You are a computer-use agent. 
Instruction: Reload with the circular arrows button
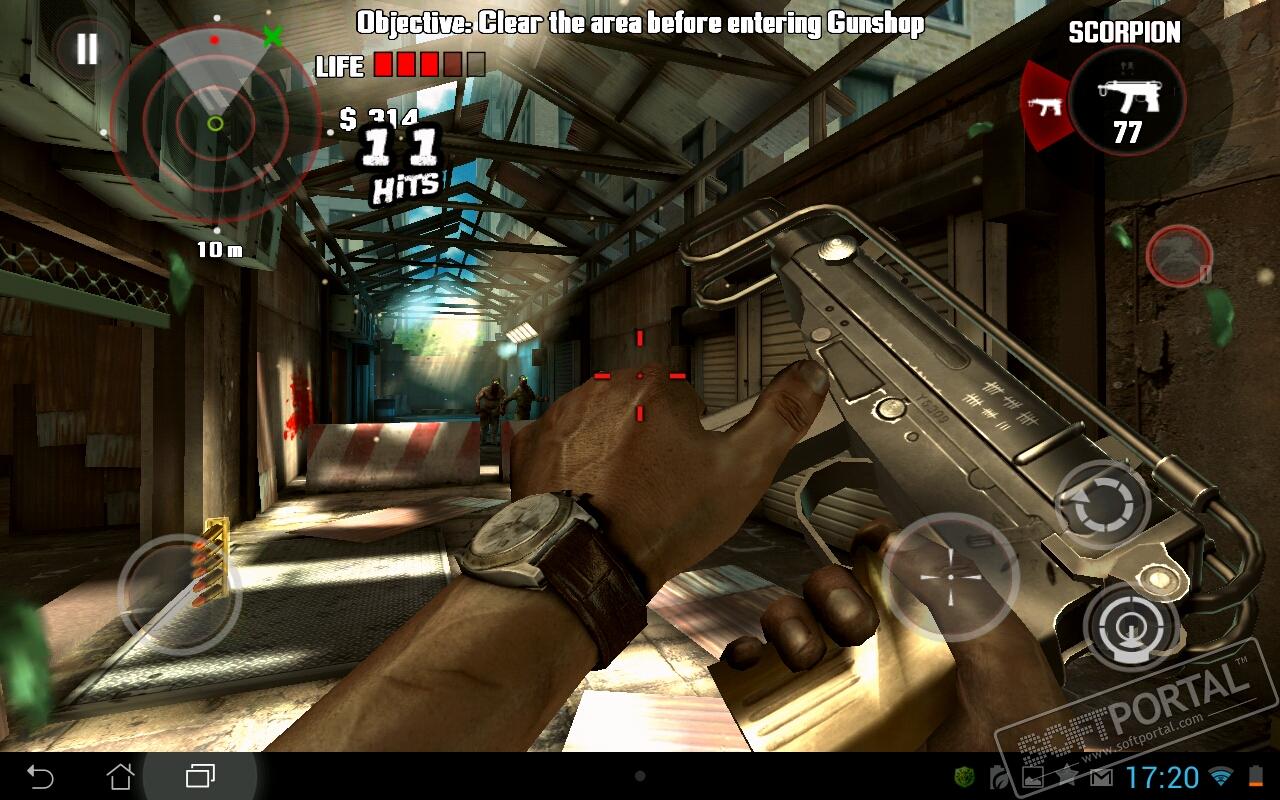point(1103,506)
